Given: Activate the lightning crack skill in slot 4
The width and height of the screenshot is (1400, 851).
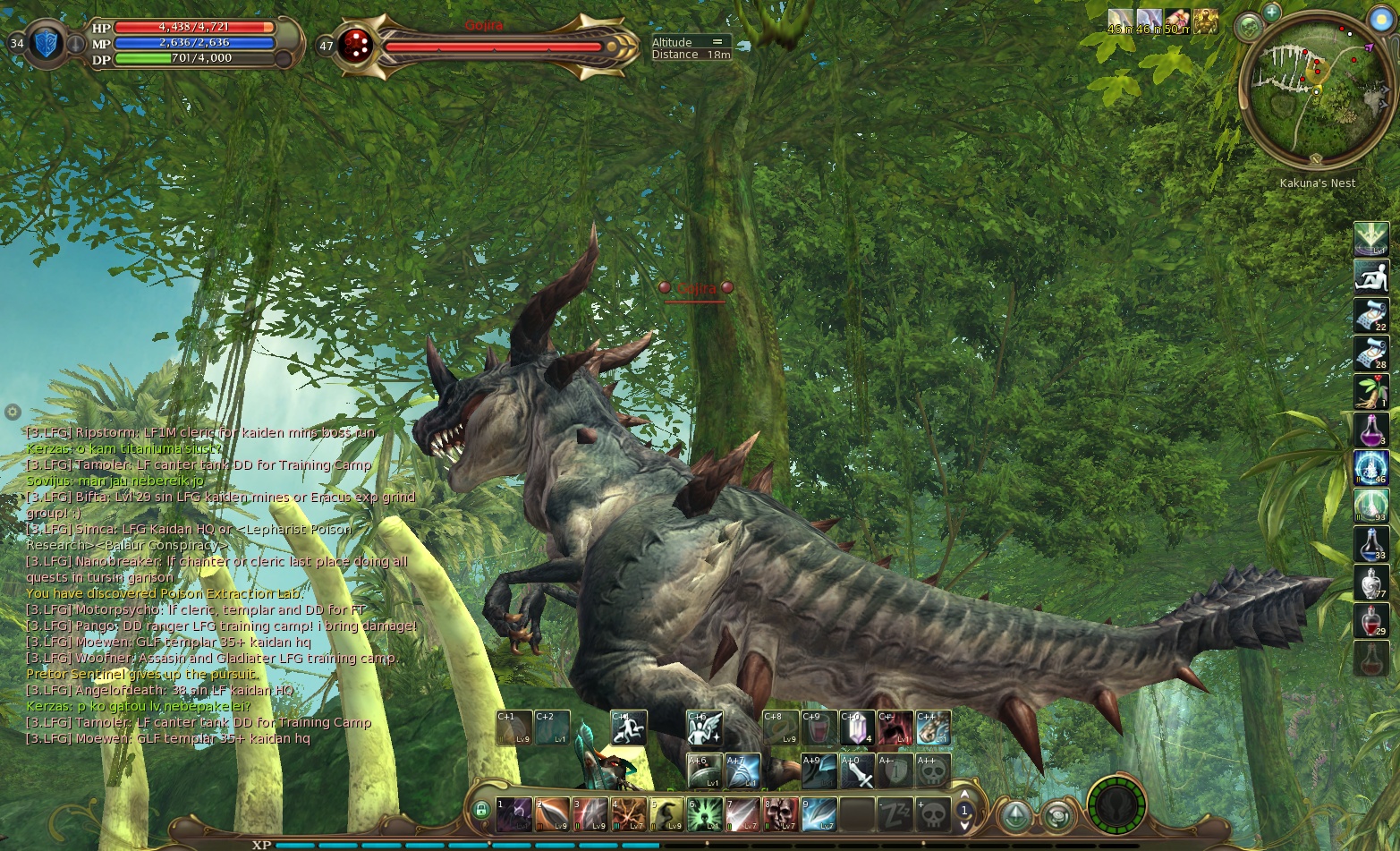Looking at the screenshot, I should click(629, 814).
